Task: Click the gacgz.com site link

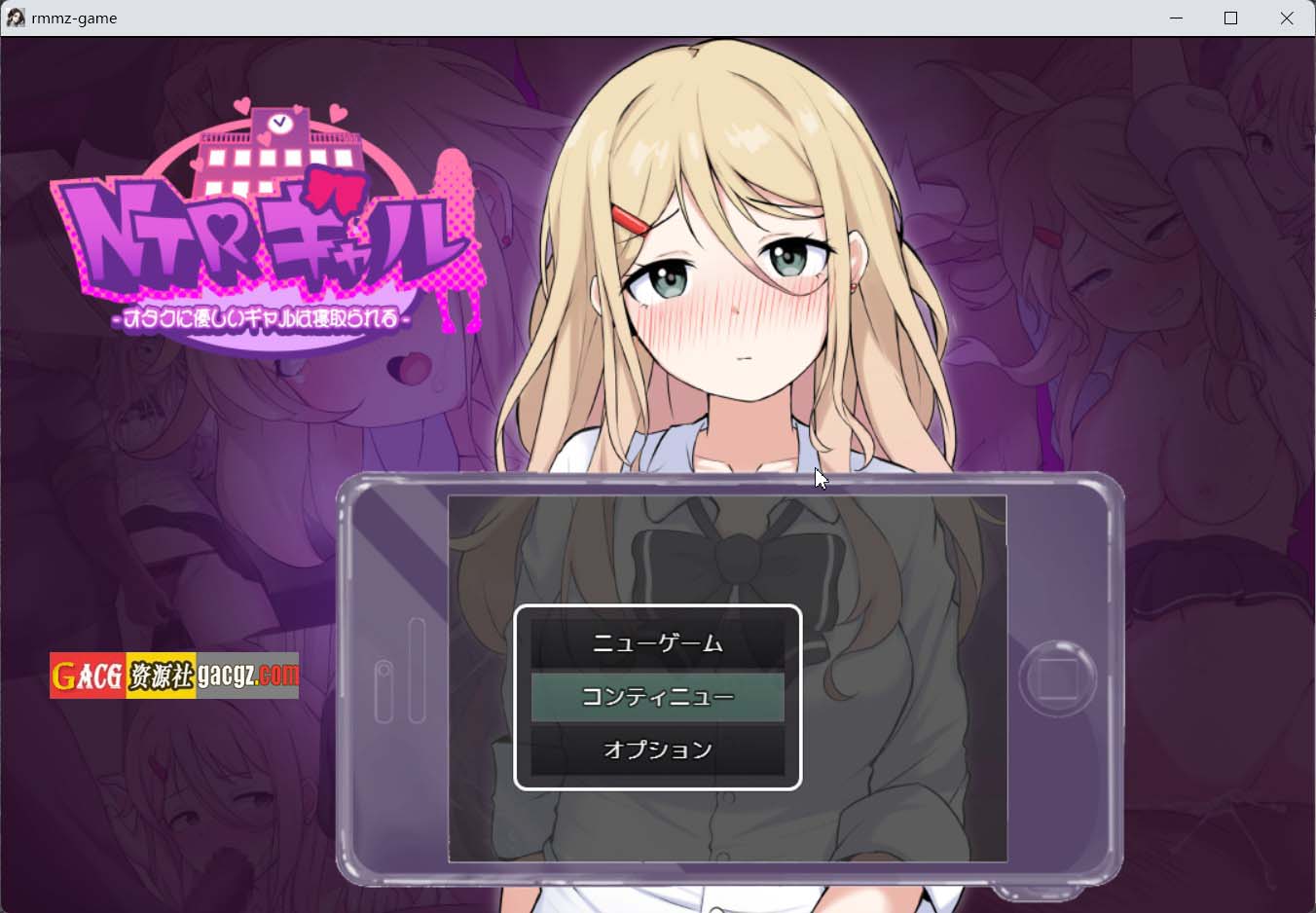Action: tap(245, 676)
